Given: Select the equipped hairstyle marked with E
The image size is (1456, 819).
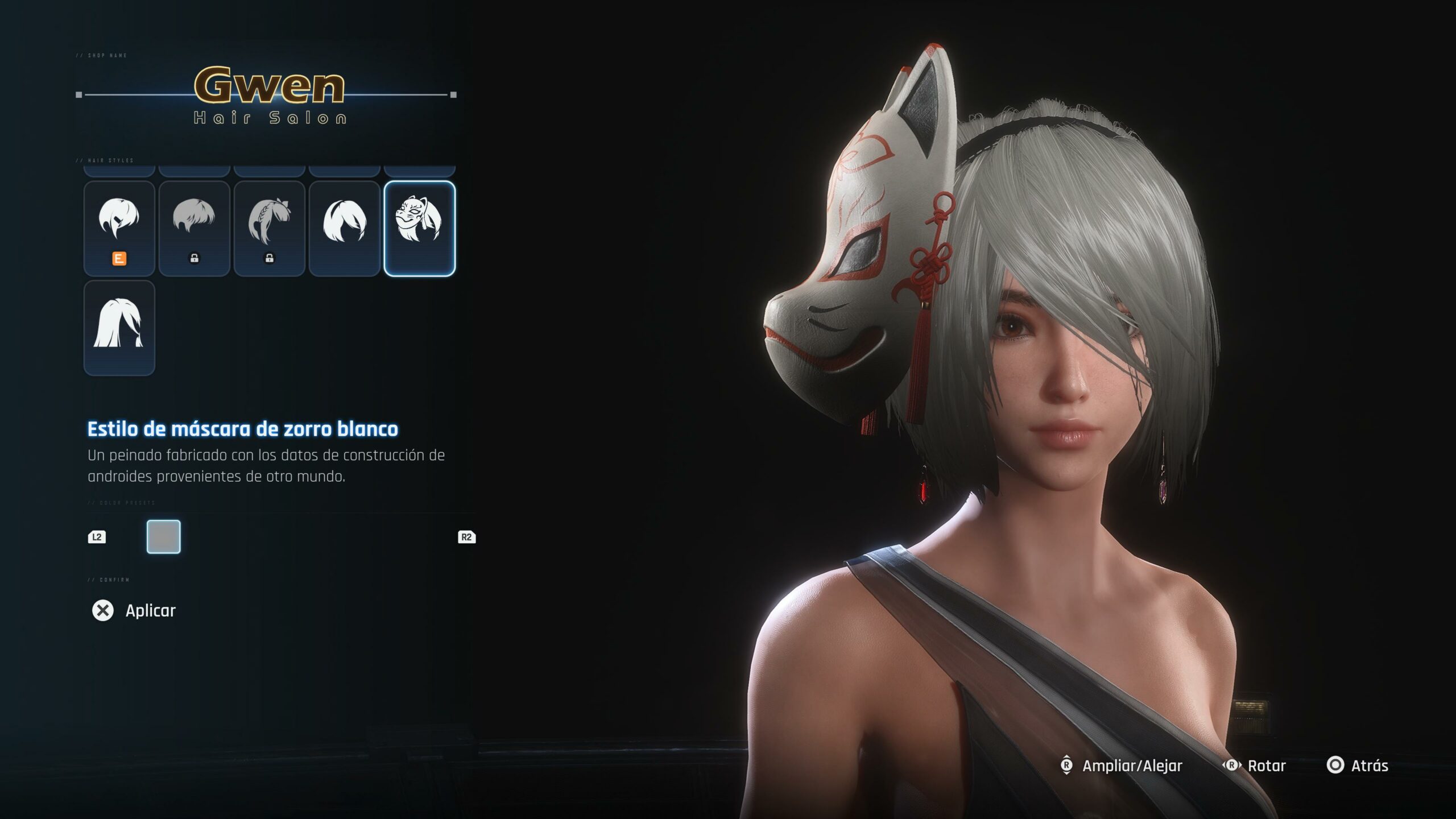Looking at the screenshot, I should [119, 229].
